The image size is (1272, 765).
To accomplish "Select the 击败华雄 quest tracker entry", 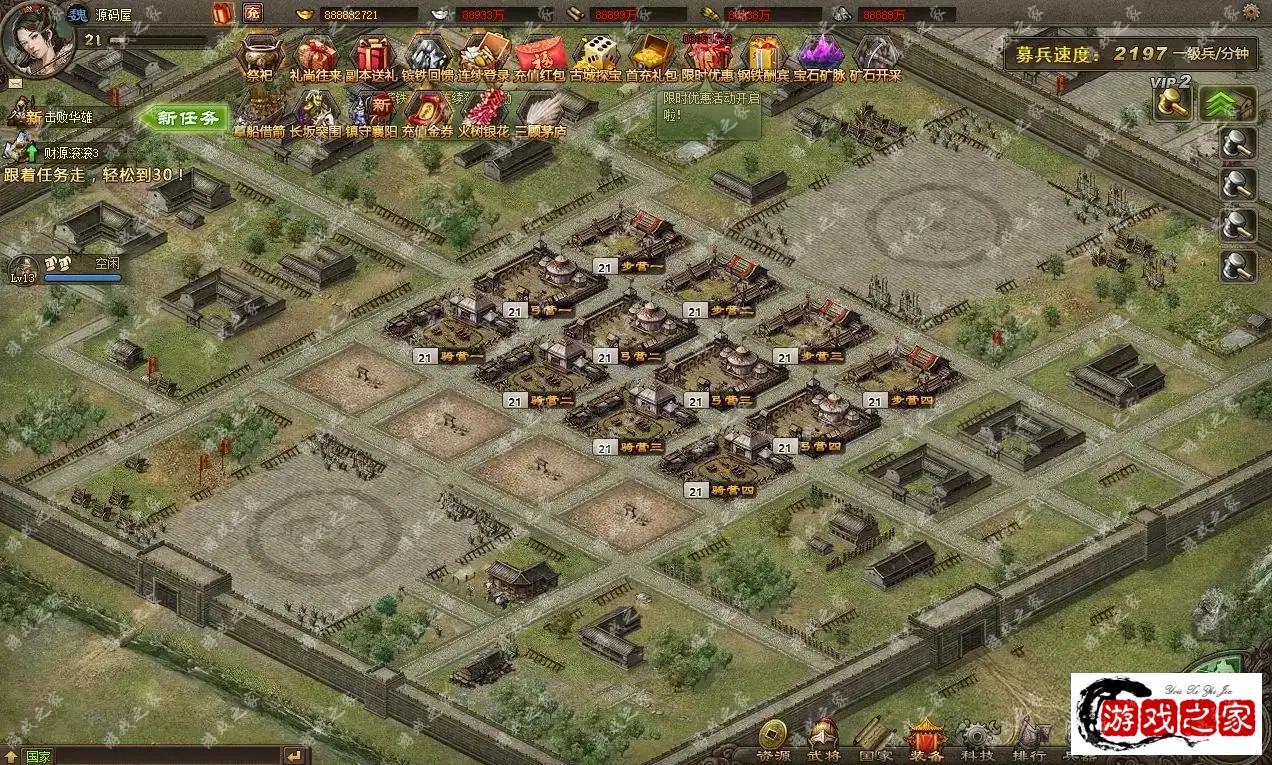I will [60, 117].
